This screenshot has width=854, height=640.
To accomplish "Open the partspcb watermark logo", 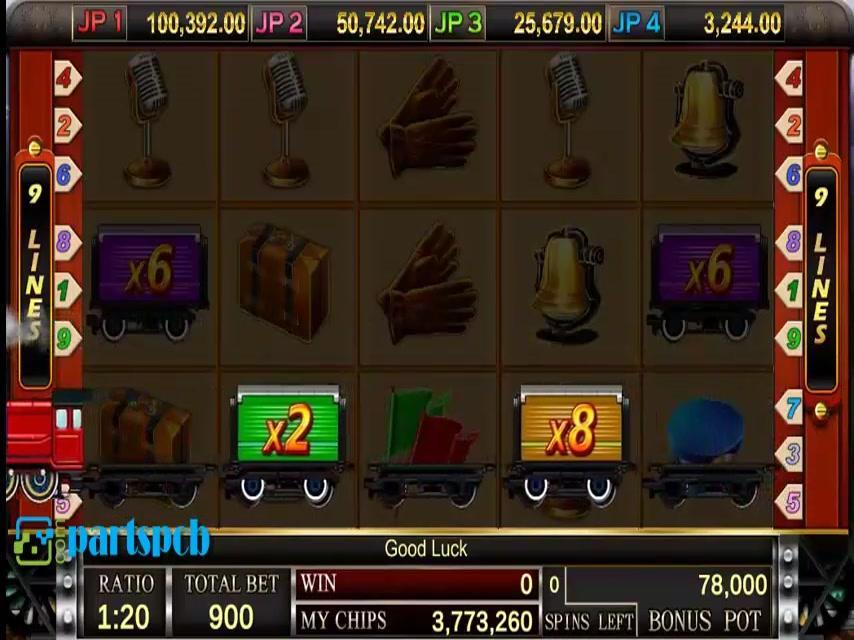I will pyautogui.click(x=112, y=540).
